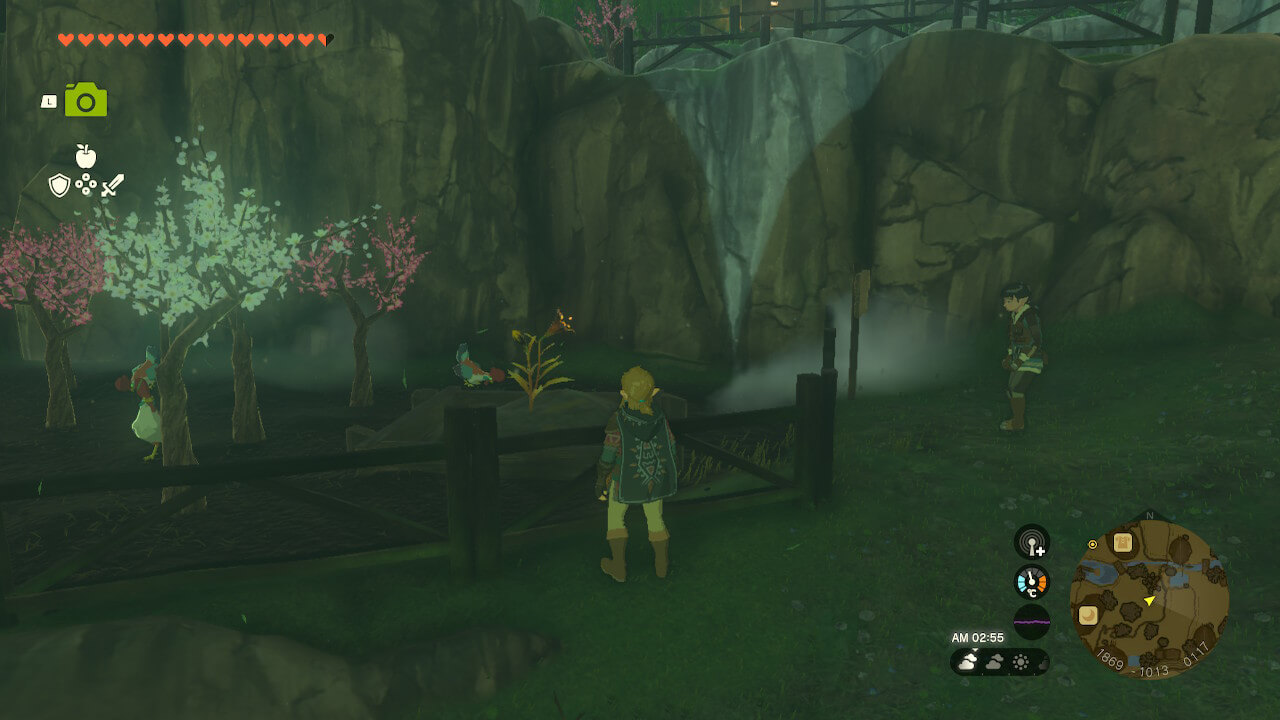Screen dimensions: 1280x720
Task: Select the yellow ring marker beside minimap
Action: tap(1093, 544)
